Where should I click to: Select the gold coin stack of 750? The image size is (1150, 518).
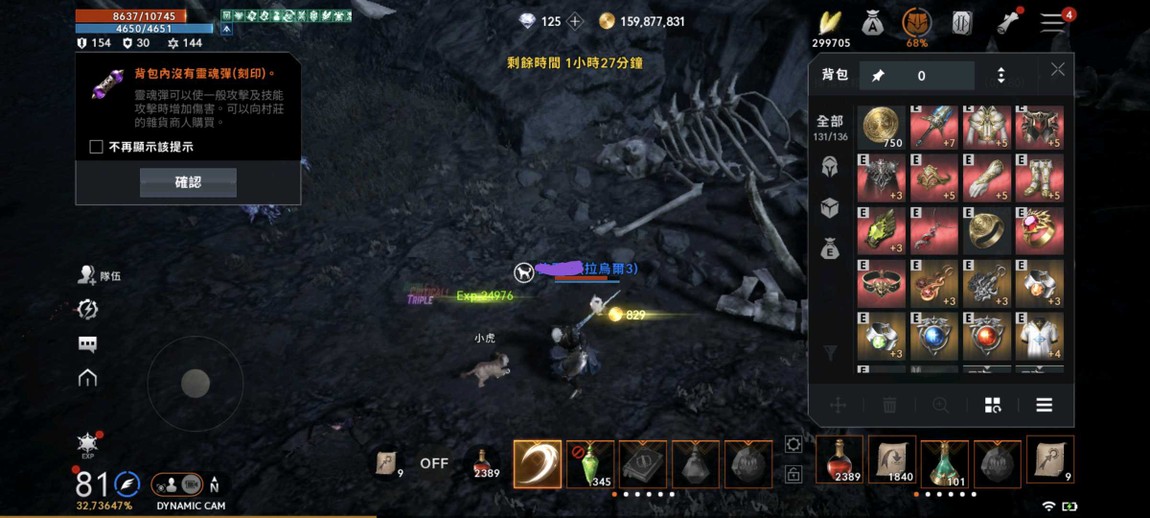coord(882,127)
